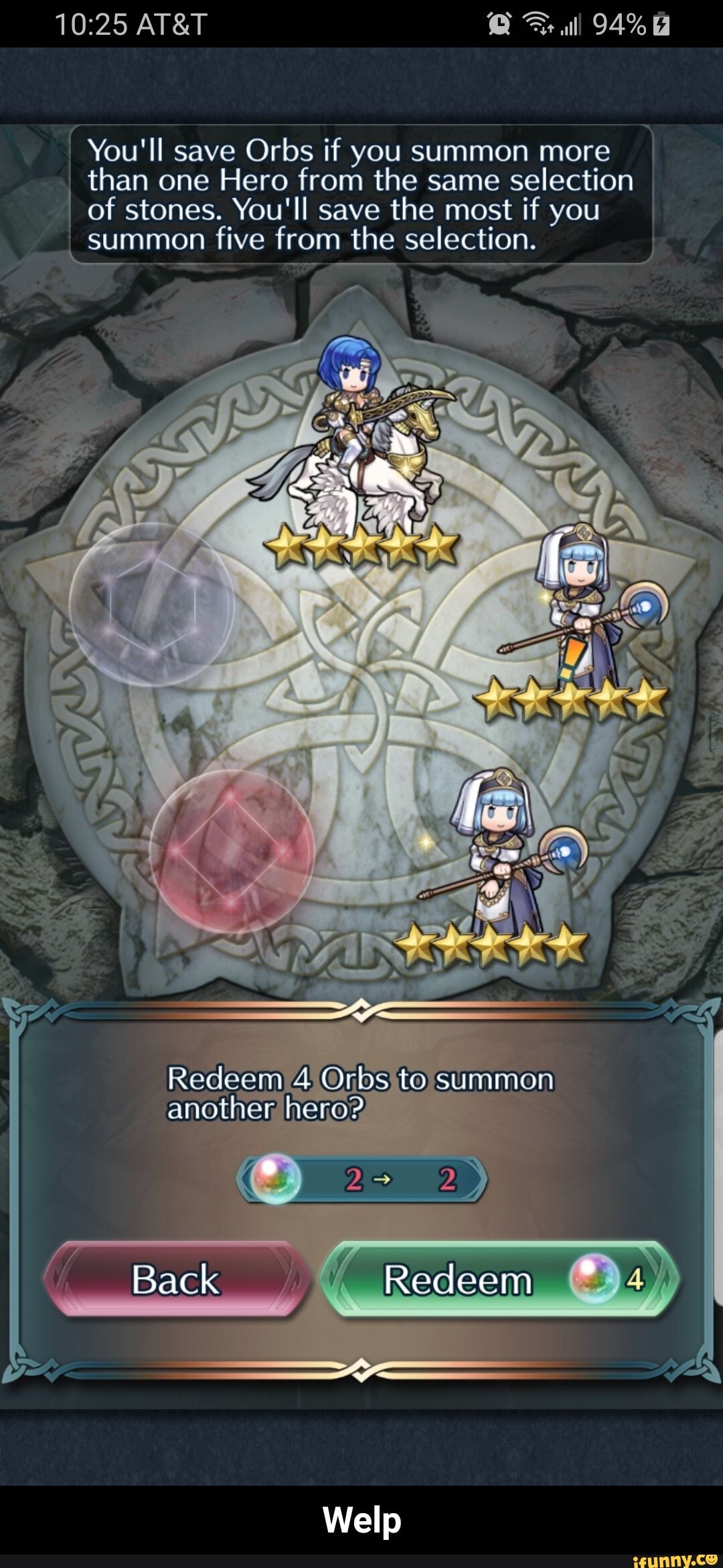The image size is (723, 1568).
Task: Confirm the green Redeem 4 Orbs button
Action: tap(499, 1280)
